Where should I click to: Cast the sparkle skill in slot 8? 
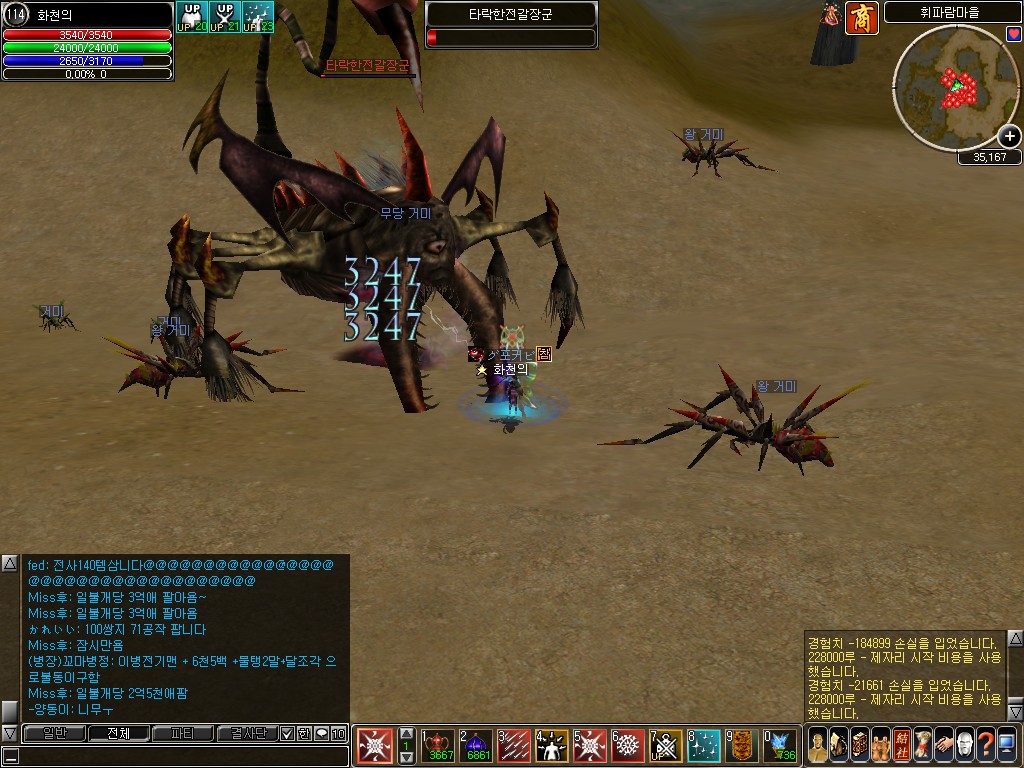(x=704, y=746)
